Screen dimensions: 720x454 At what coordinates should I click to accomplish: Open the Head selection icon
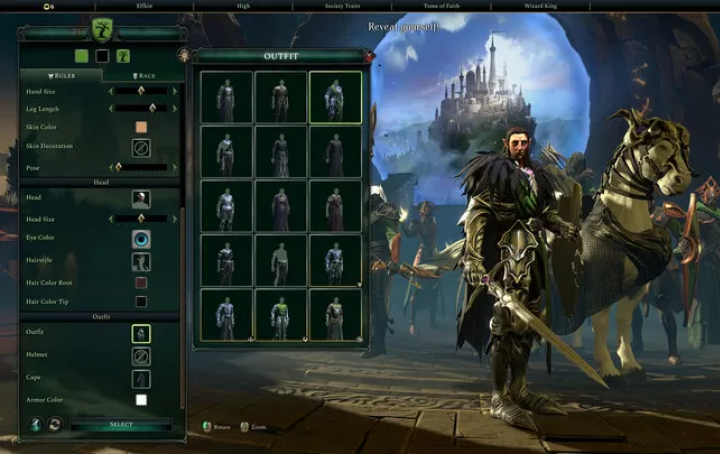(141, 199)
